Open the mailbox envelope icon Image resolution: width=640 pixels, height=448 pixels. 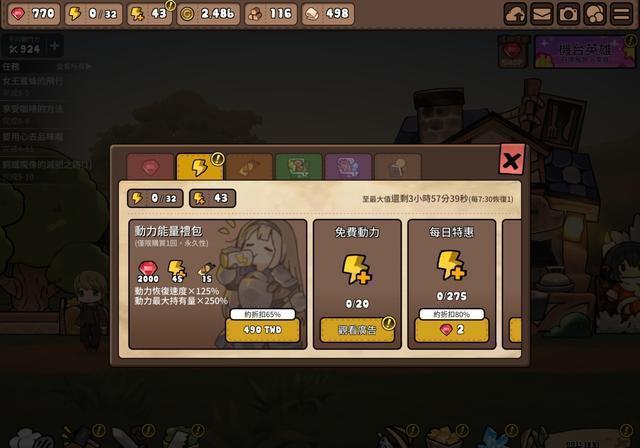(x=542, y=14)
